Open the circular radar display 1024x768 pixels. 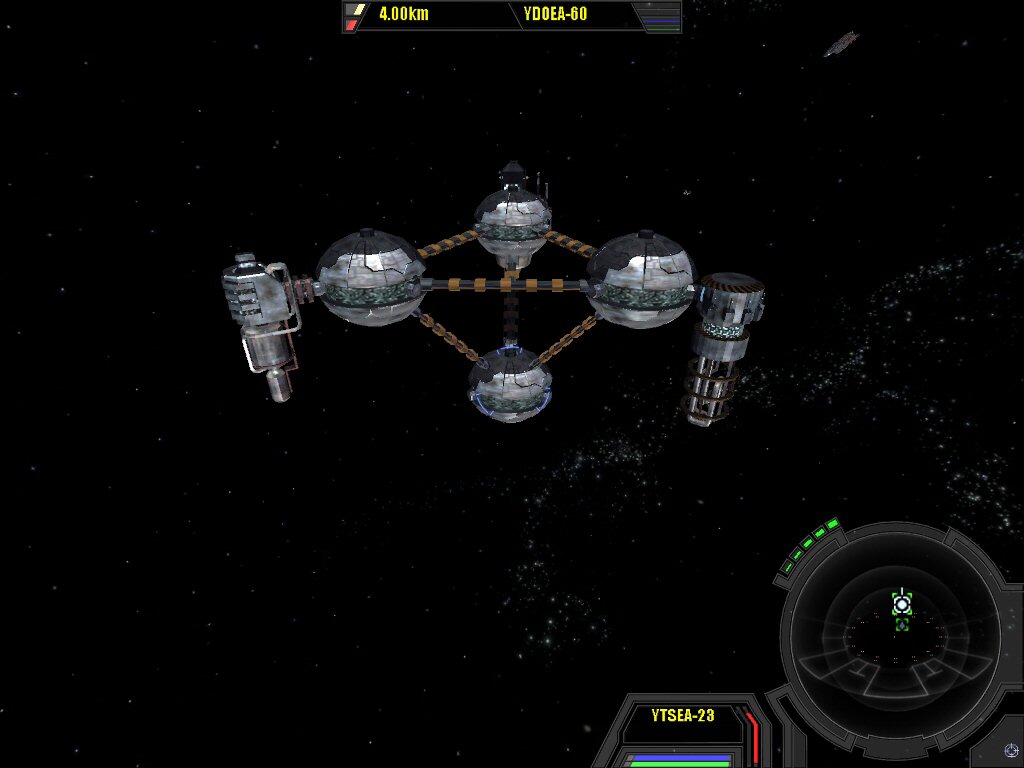pyautogui.click(x=889, y=628)
